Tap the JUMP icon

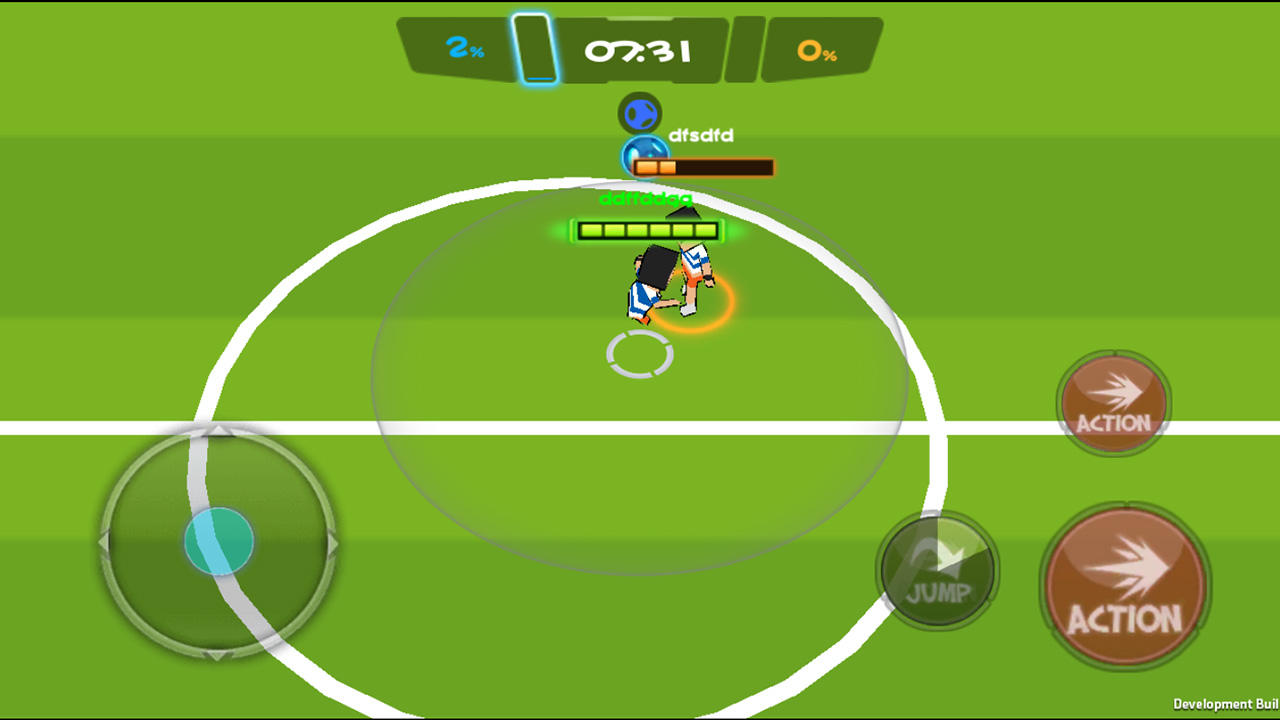pos(936,570)
